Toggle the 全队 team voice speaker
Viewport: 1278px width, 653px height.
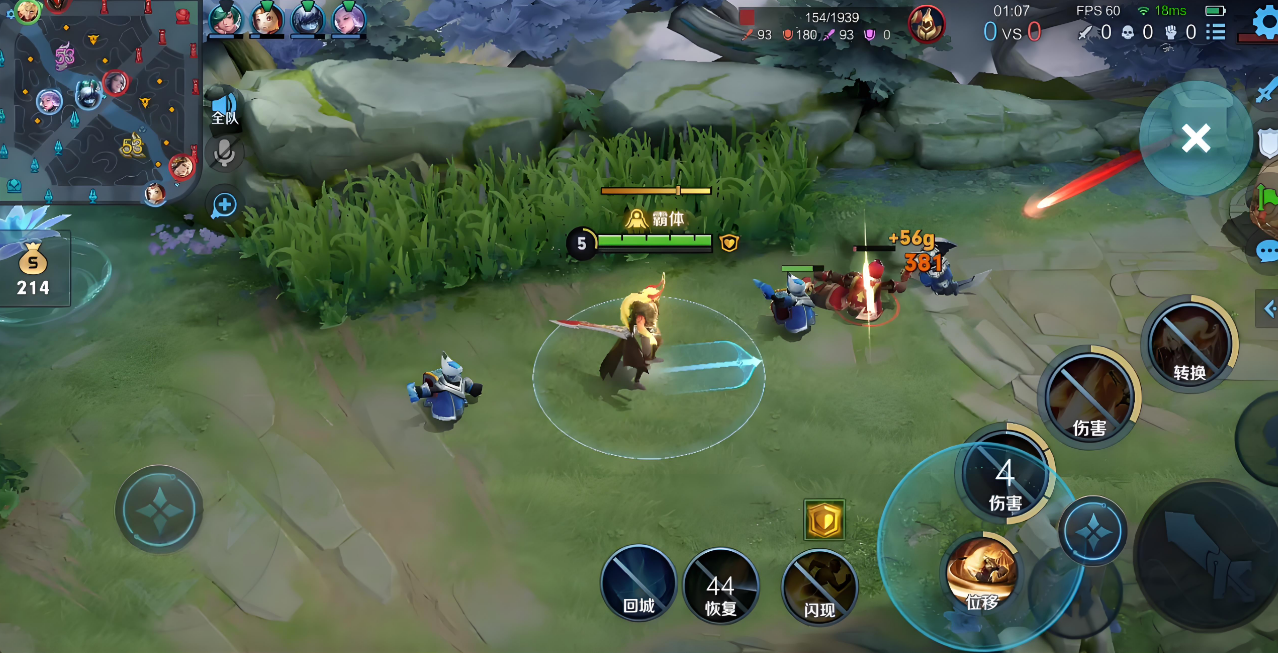[x=224, y=108]
